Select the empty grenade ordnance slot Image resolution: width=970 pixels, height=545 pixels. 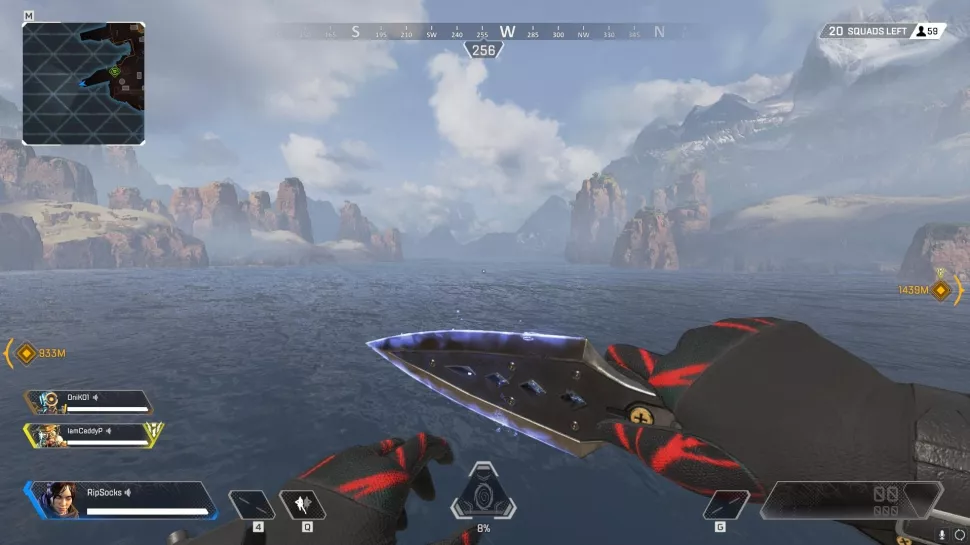pyautogui.click(x=726, y=504)
